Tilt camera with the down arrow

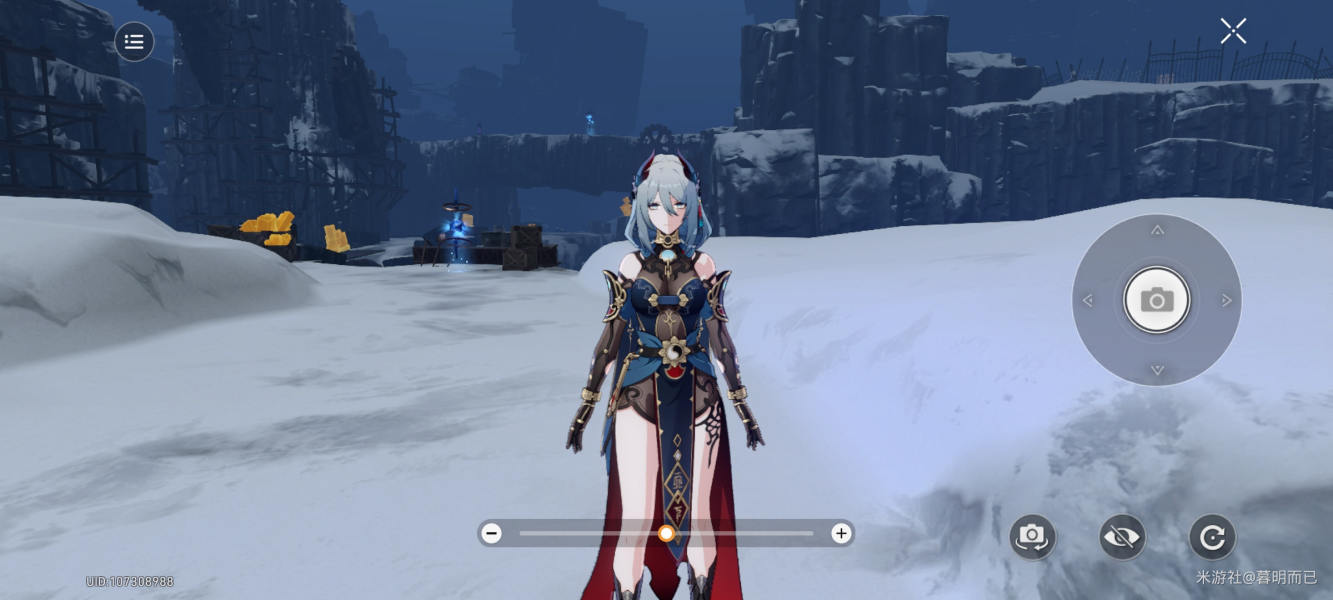click(x=1157, y=370)
